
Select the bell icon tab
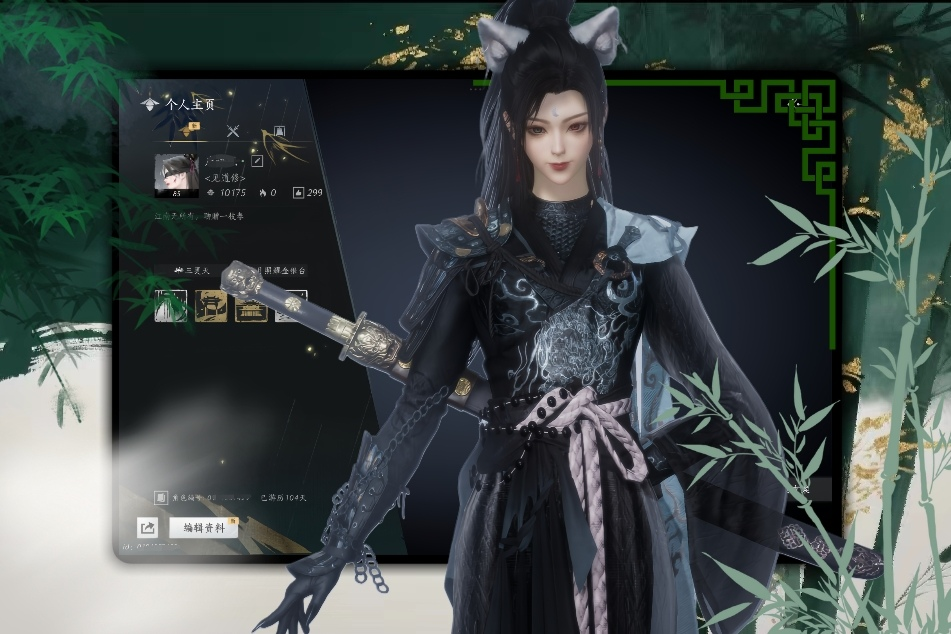(x=279, y=131)
